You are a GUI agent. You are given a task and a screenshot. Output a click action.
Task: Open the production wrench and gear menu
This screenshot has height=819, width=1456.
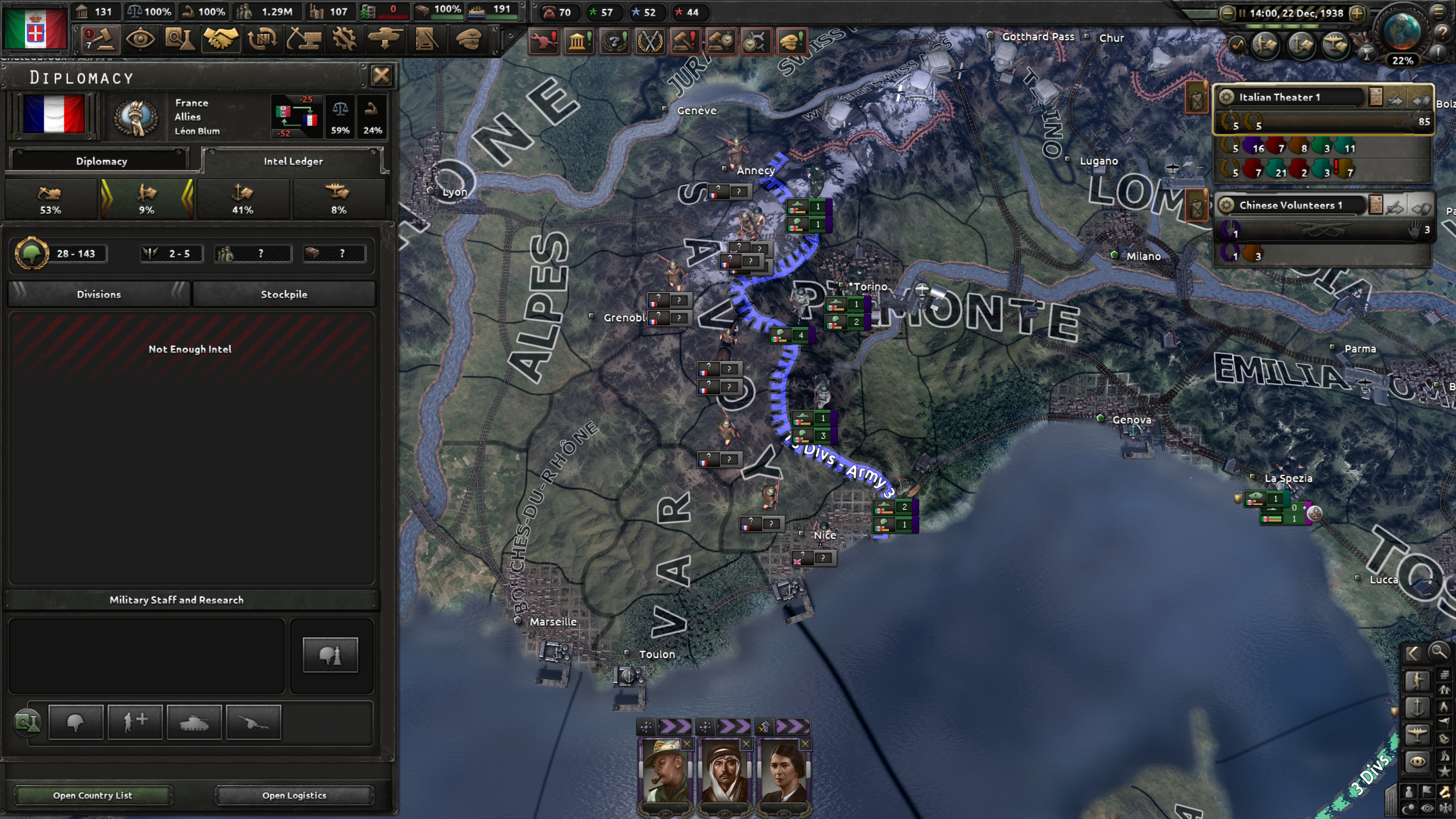coord(344,40)
